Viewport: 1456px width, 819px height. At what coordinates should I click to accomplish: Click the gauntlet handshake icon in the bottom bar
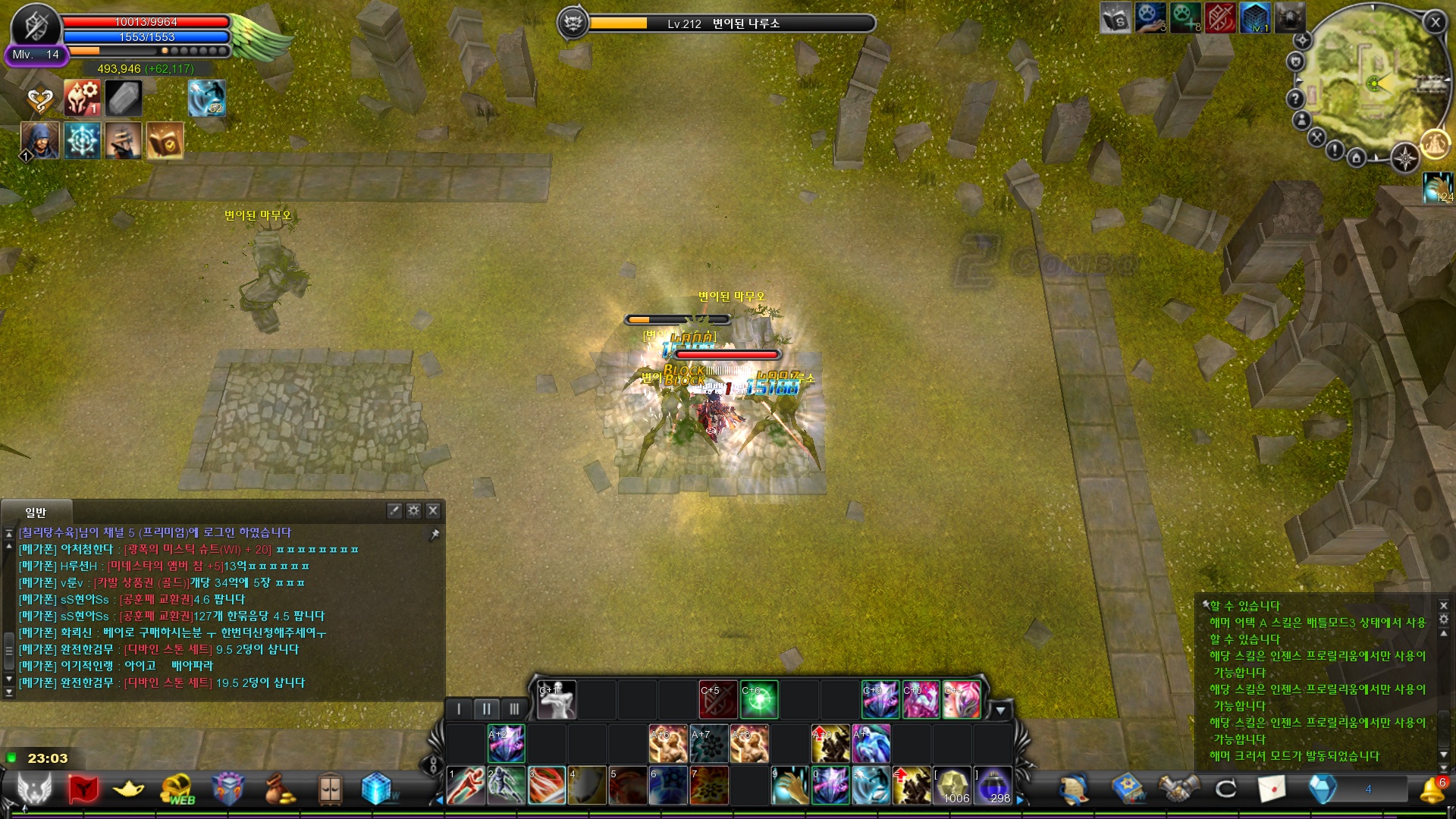point(1178,789)
